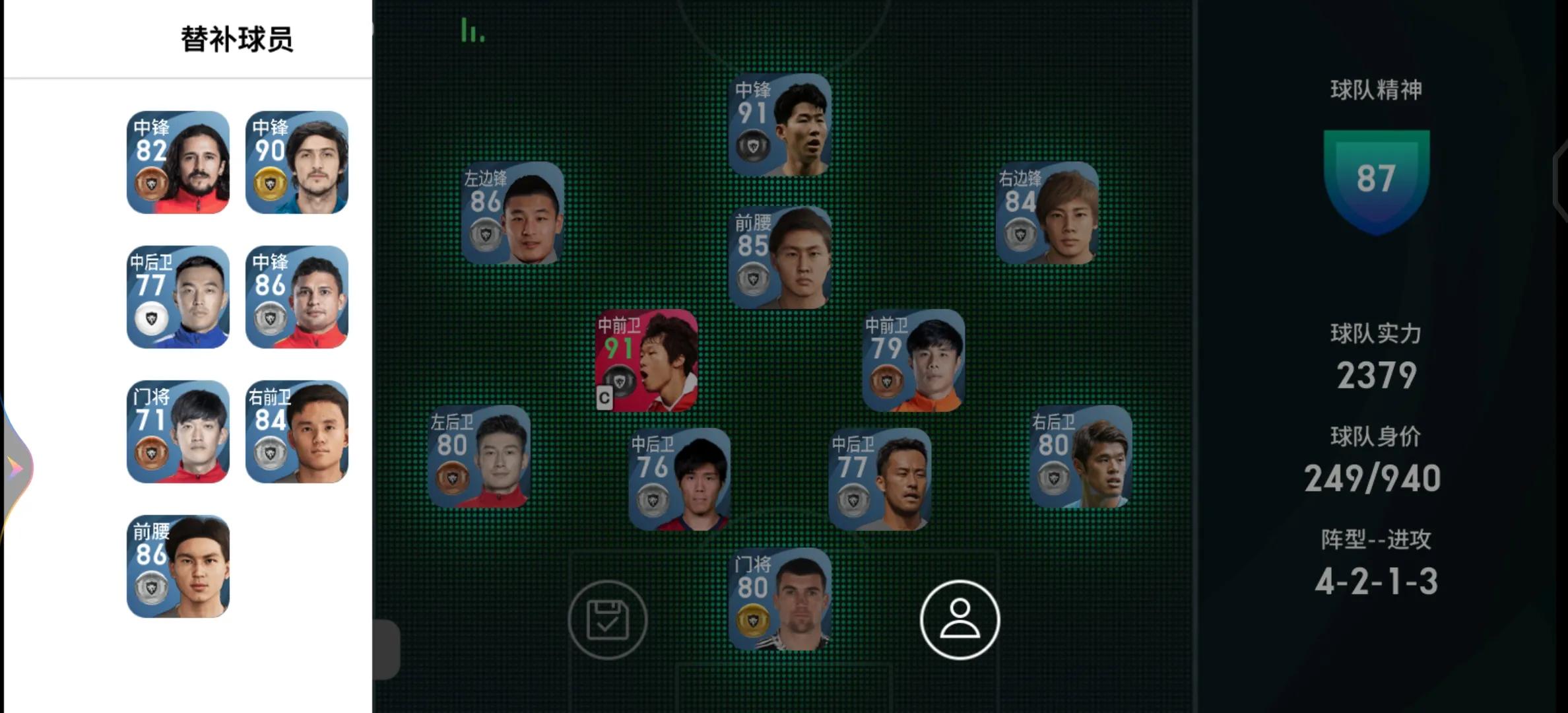Select the 右边锋 84 player card

click(1047, 213)
